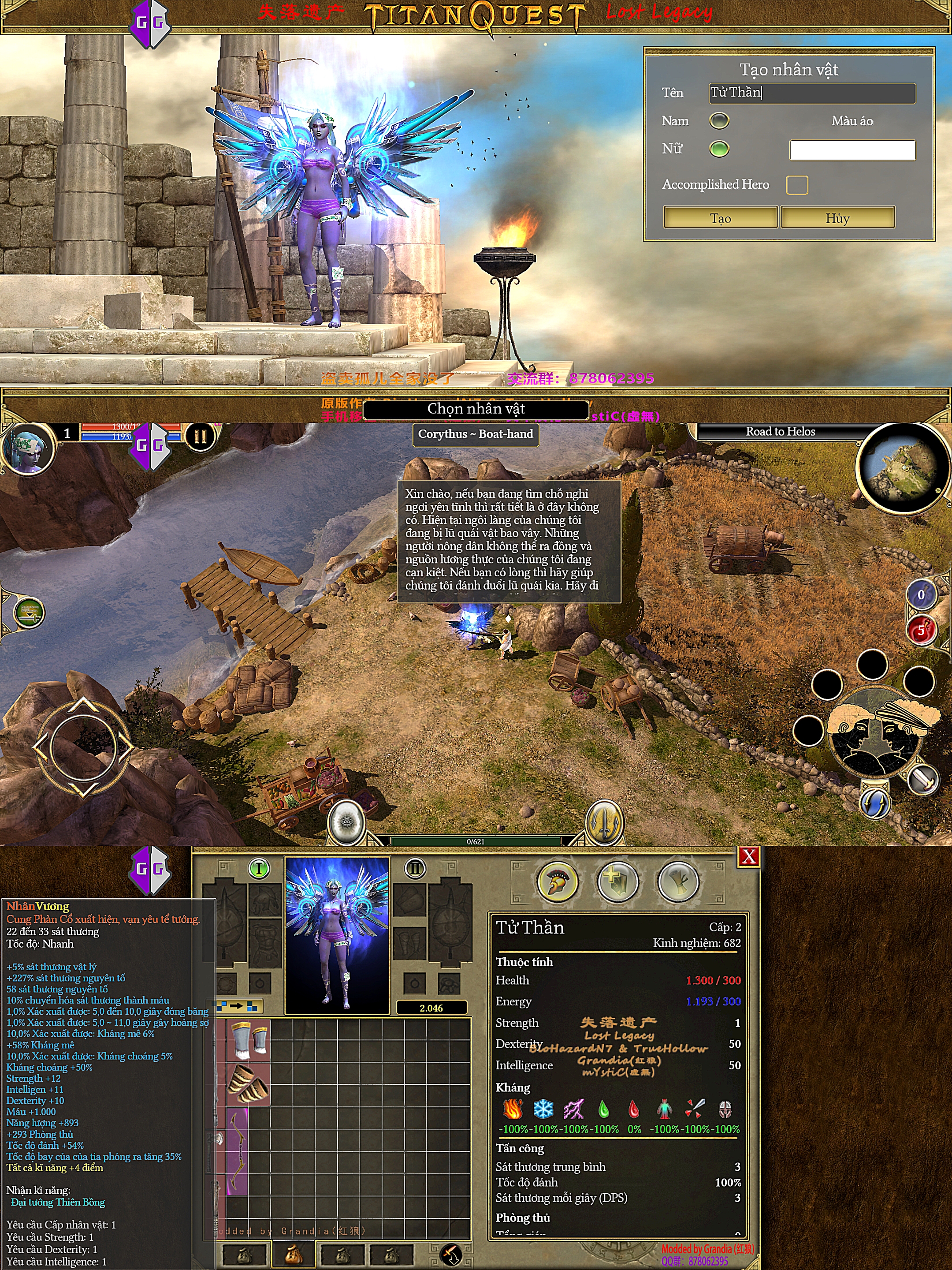Click the character name input field
This screenshot has height=1270, width=952.
click(x=811, y=93)
